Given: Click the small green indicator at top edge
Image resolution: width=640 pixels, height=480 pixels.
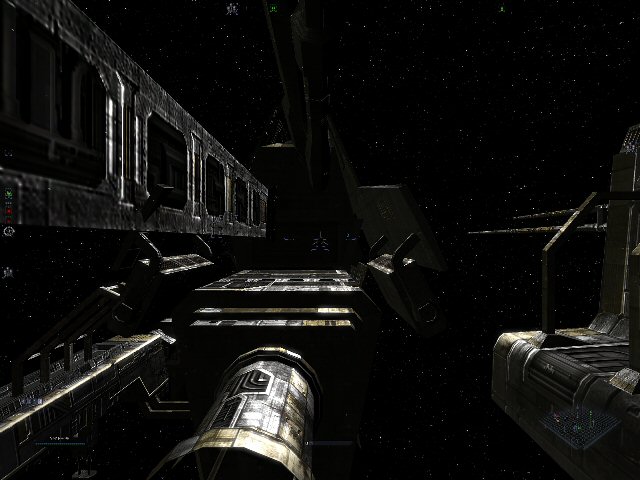Looking at the screenshot, I should tap(273, 8).
